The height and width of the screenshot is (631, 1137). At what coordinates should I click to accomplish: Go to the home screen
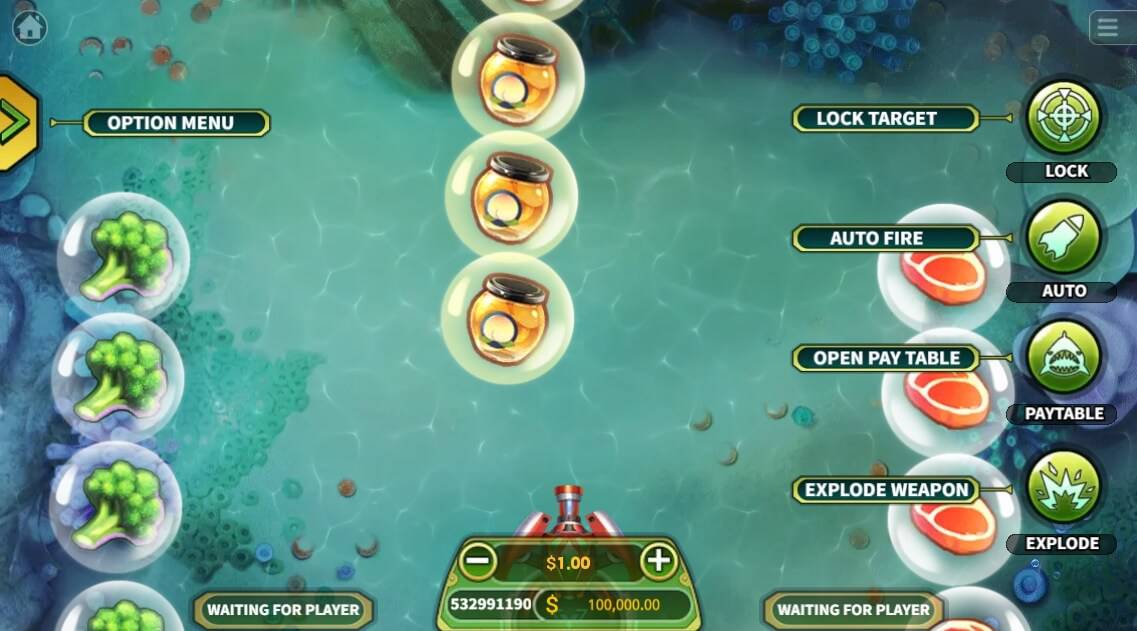coord(29,28)
